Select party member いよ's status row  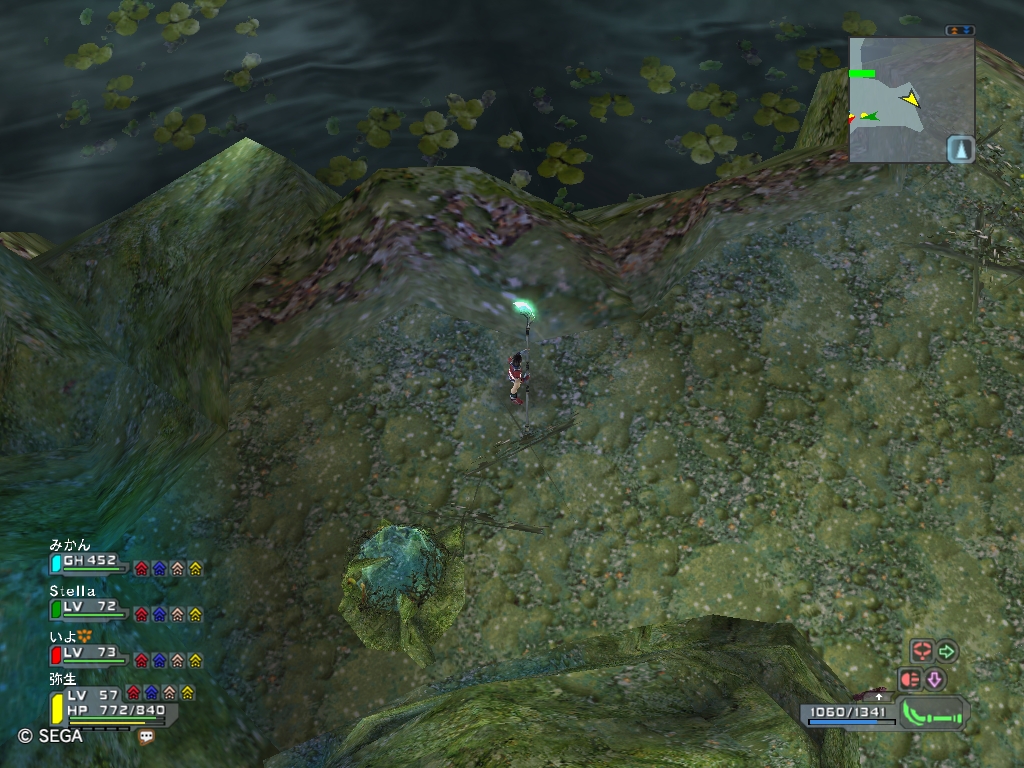pyautogui.click(x=90, y=655)
